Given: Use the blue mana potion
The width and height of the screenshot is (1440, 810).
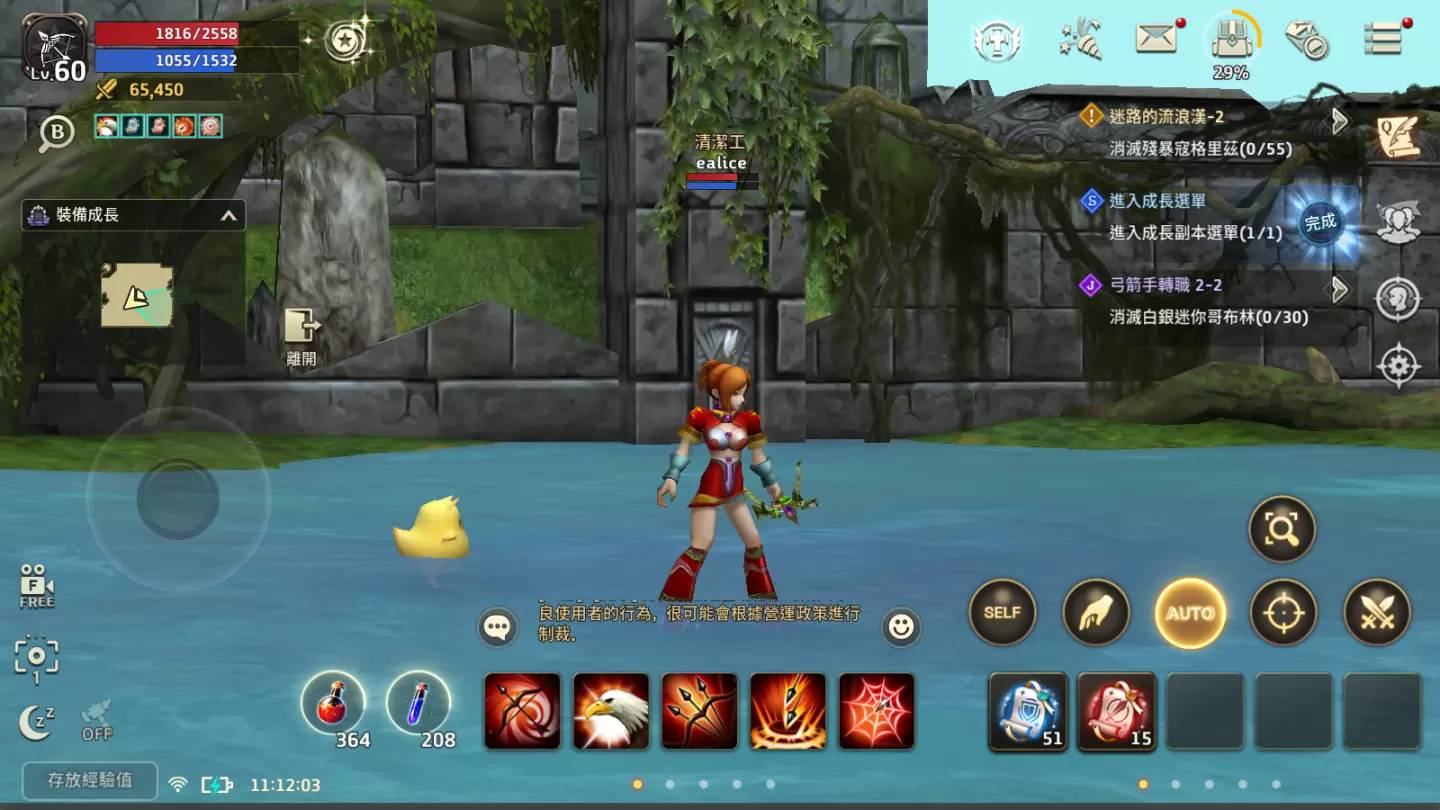Looking at the screenshot, I should (x=418, y=702).
